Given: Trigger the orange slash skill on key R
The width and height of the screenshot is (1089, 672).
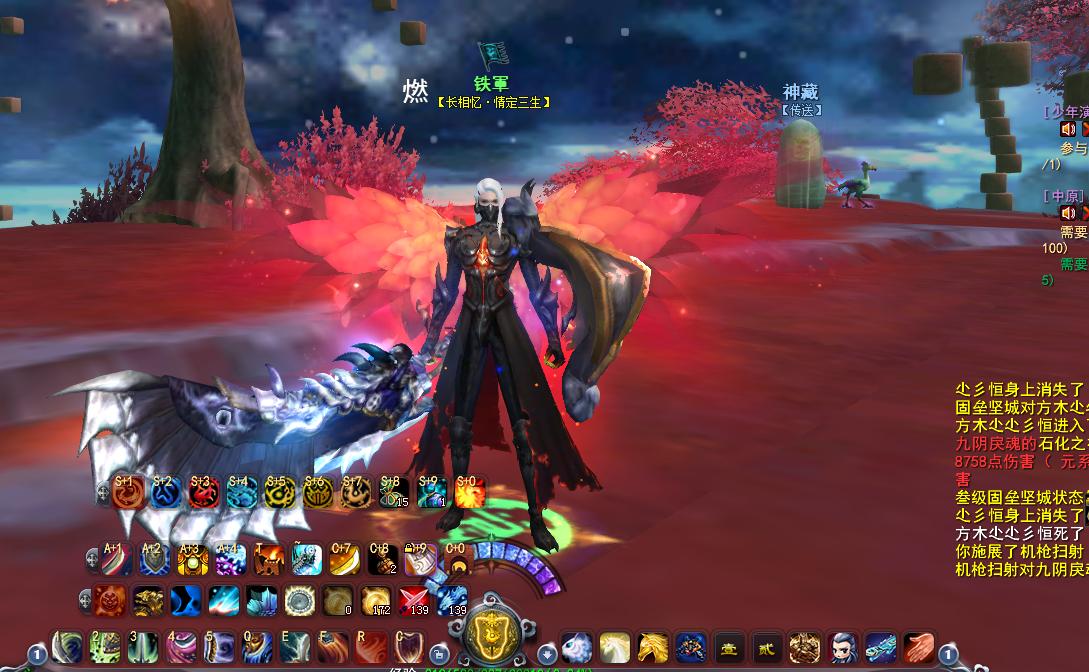Looking at the screenshot, I should pos(370,647).
